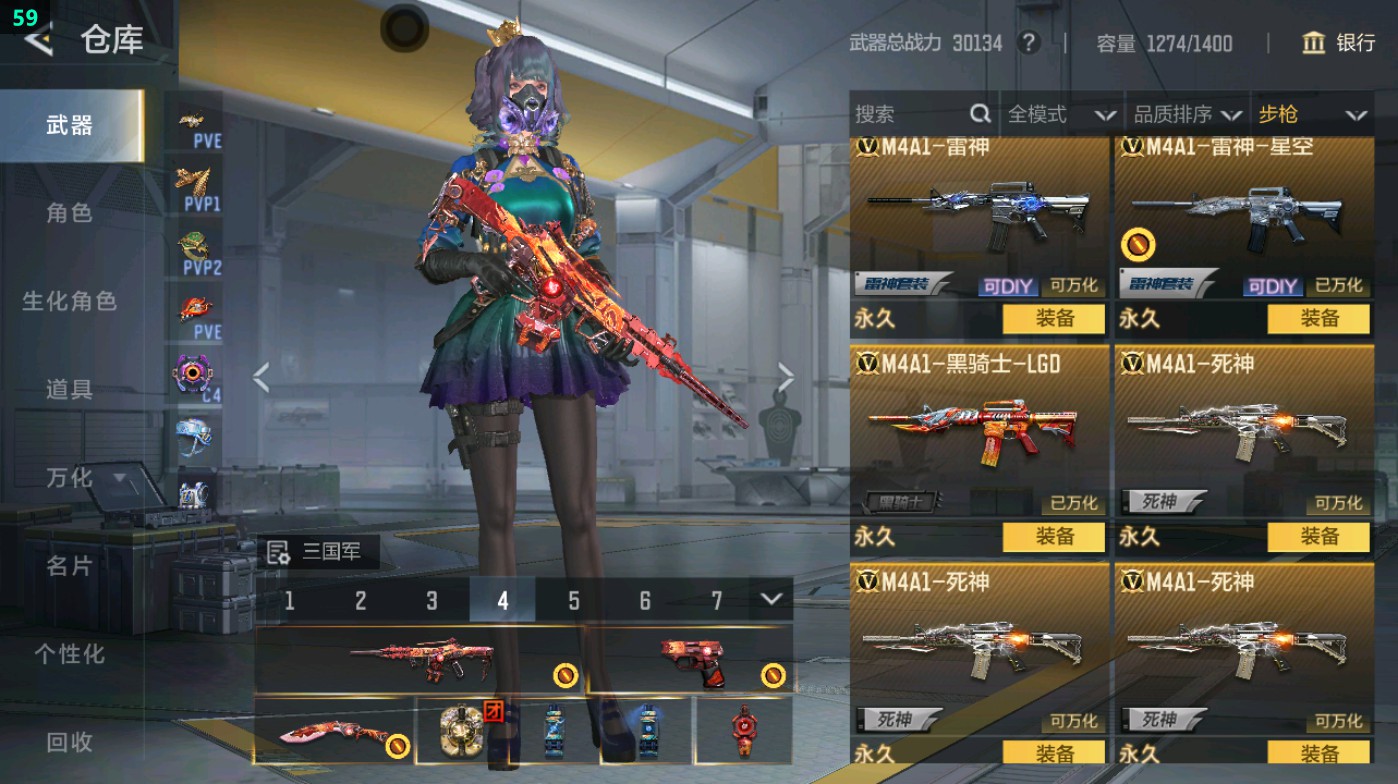Change the 品质排序 sort order
Screen dimensions: 1398x784
pyautogui.click(x=1186, y=115)
